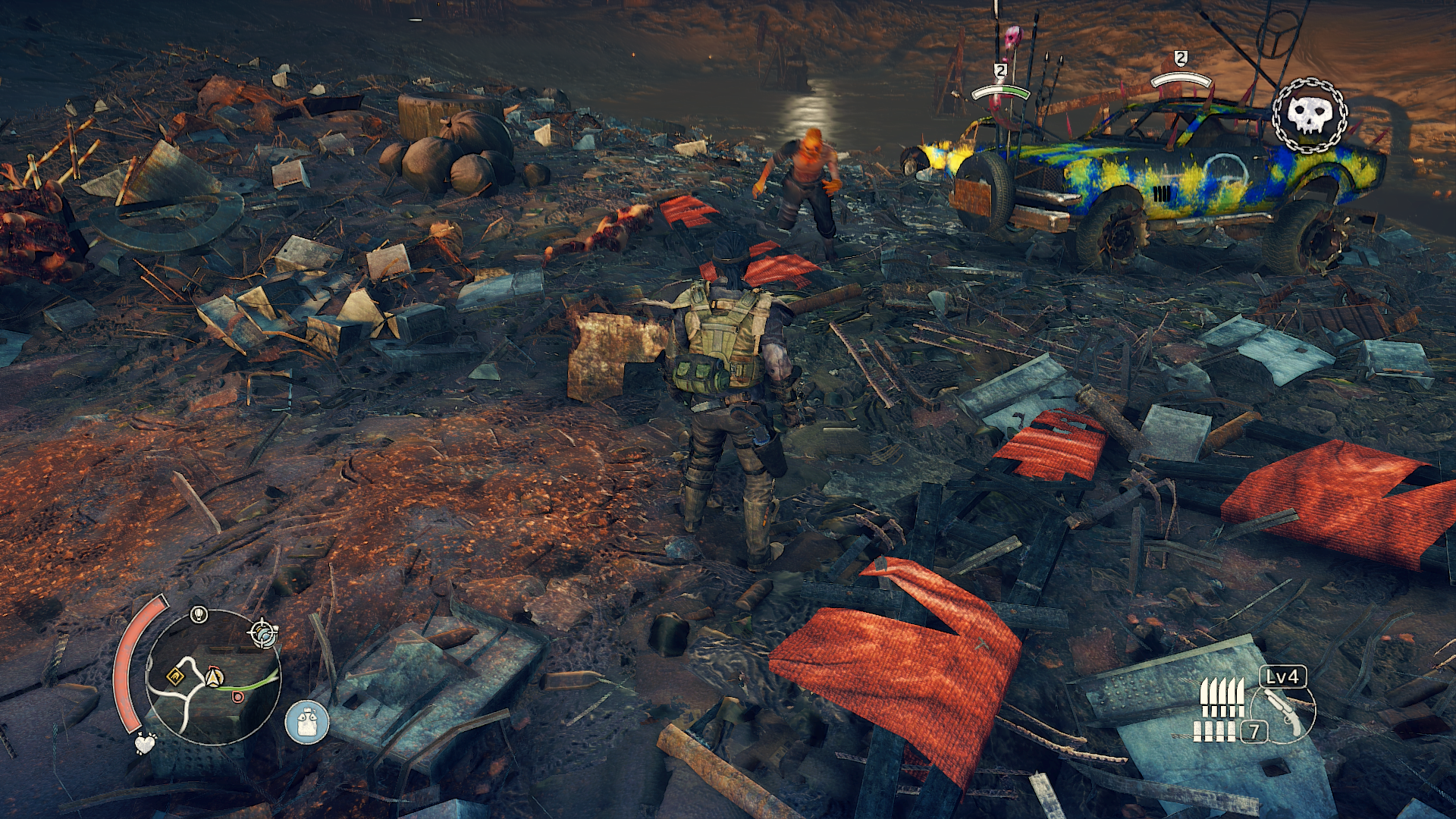
Task: Click the player arrow on the minimap
Action: coord(214,675)
